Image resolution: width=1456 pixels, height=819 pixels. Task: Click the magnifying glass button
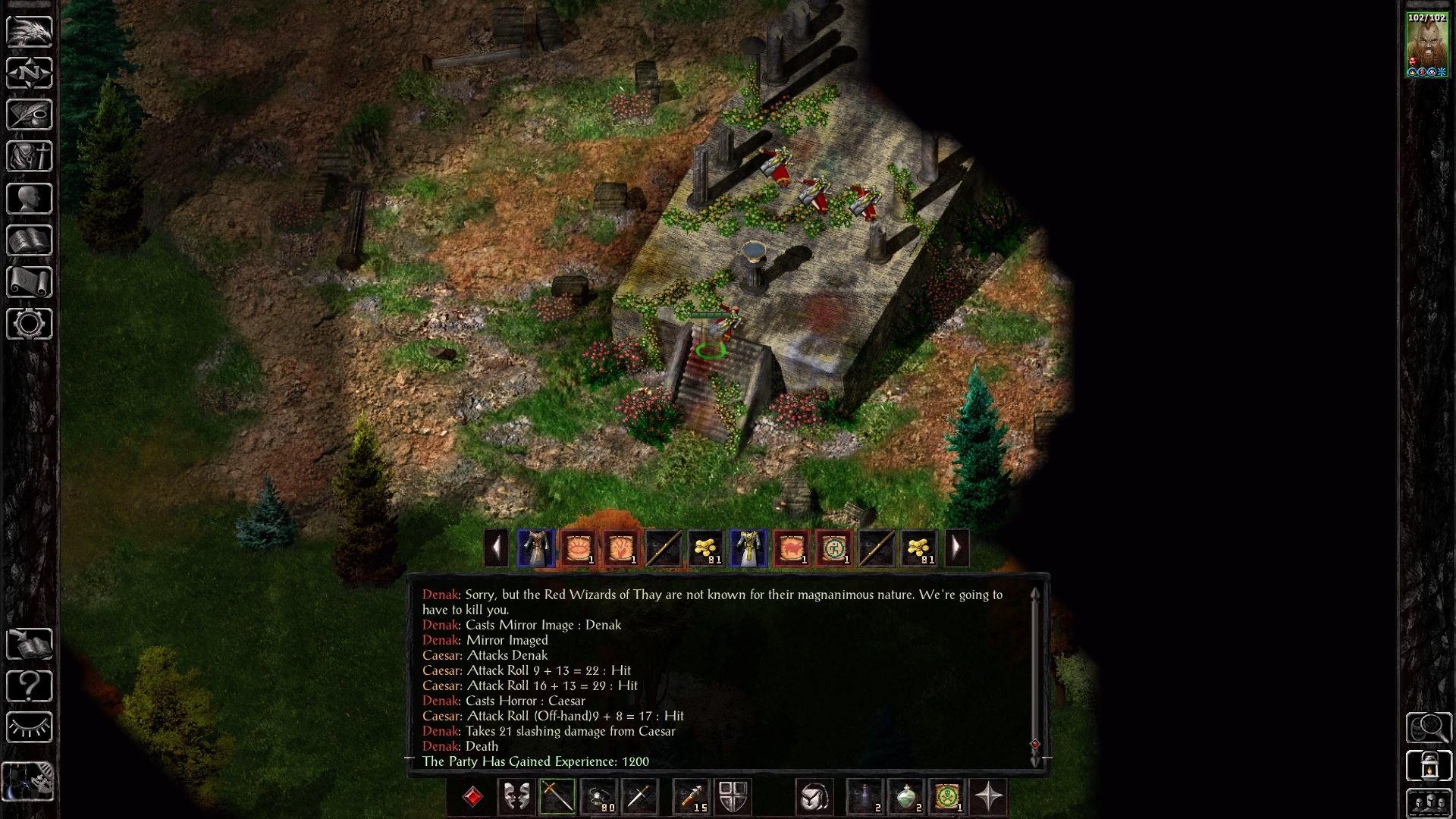(x=1429, y=728)
